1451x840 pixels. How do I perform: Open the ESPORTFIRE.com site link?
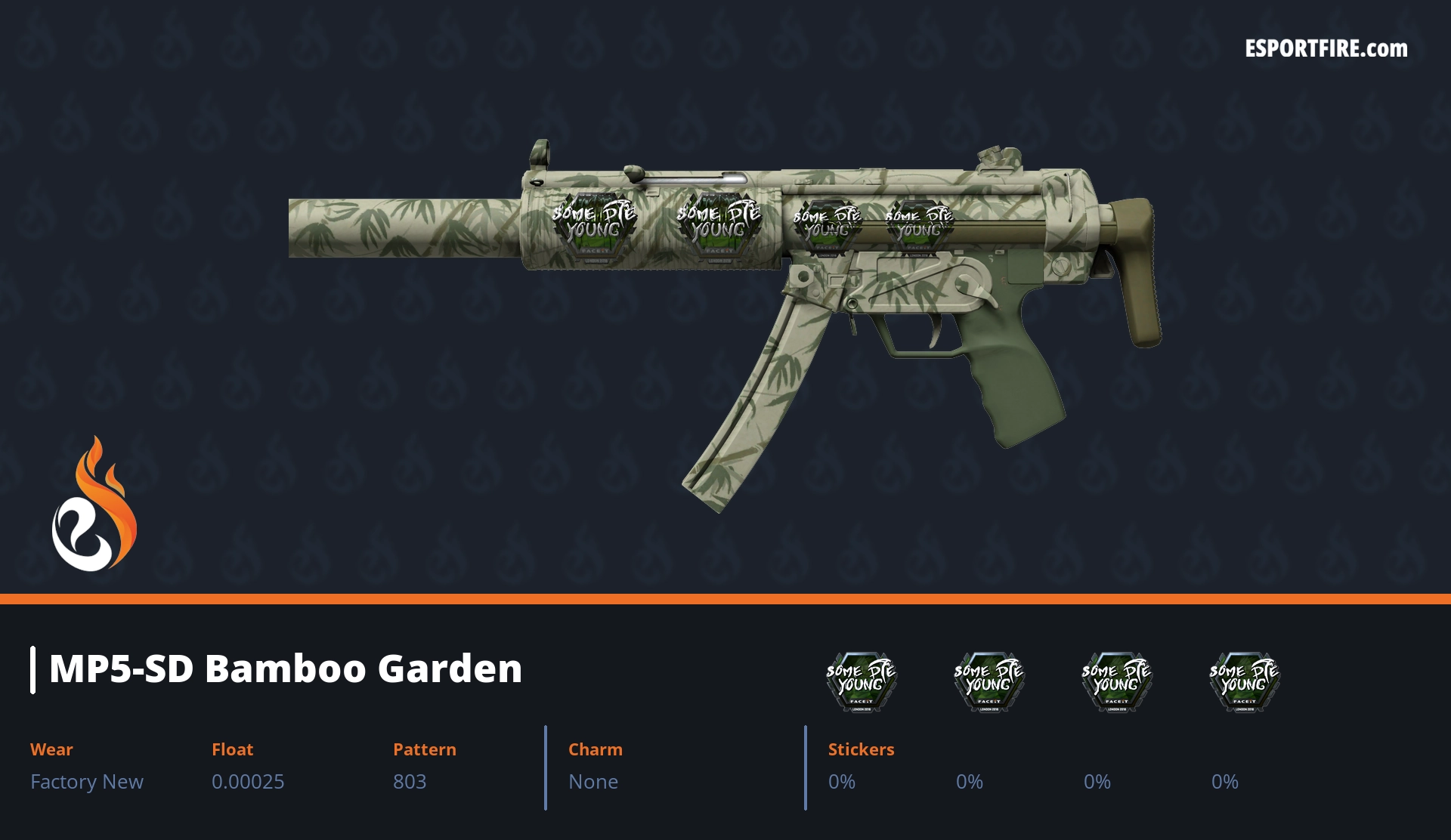click(x=1326, y=49)
